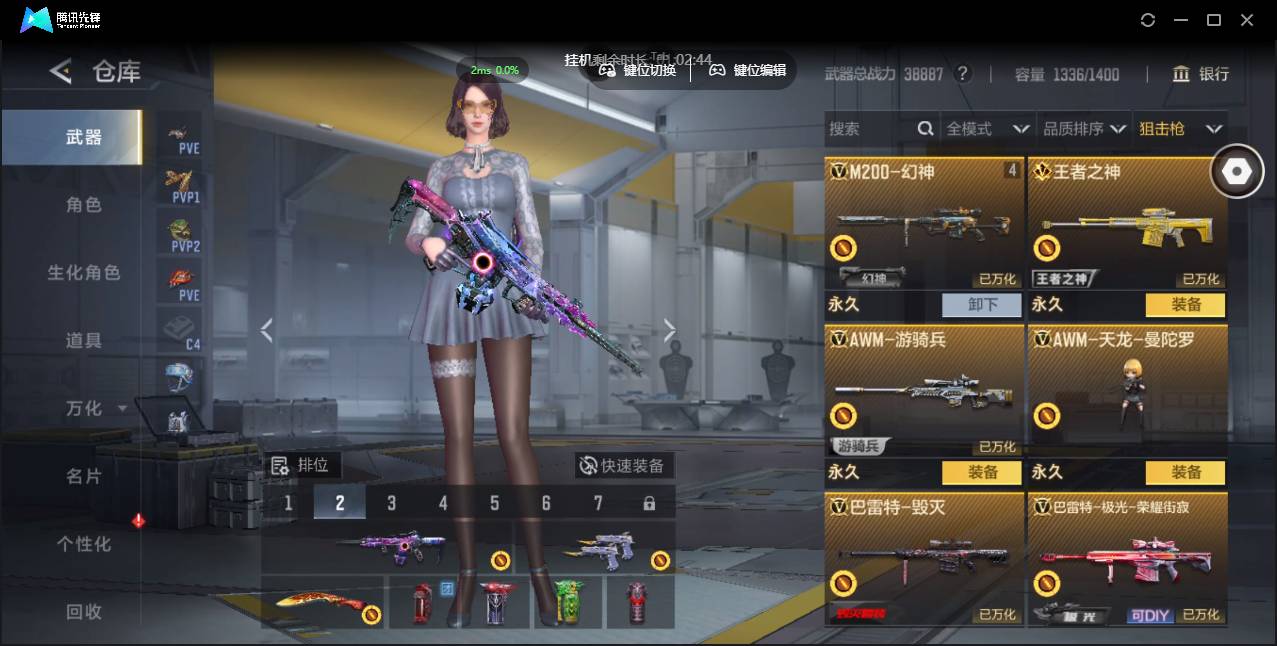1277x646 pixels.
Task: Maximize the emulator window
Action: [1214, 20]
